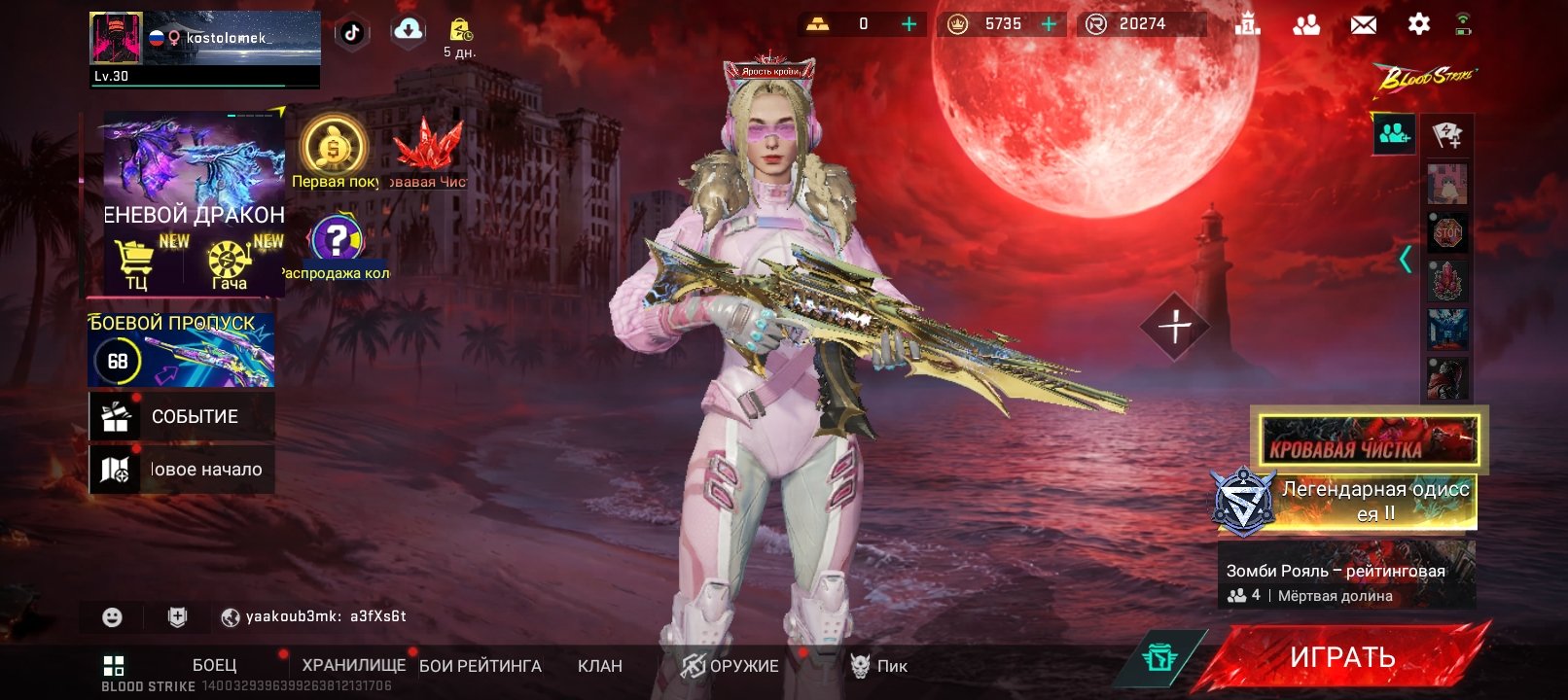Open the TikTok link icon
Image resolution: width=1568 pixels, height=700 pixels.
[x=352, y=32]
